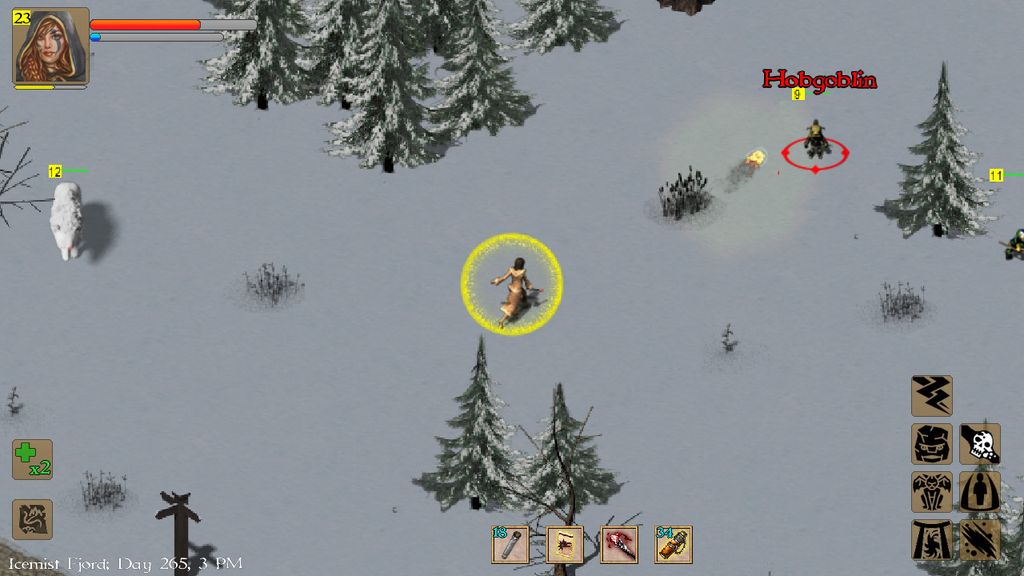Activate the gateway portal ability
Screen dimensions: 1024x576
(931, 540)
